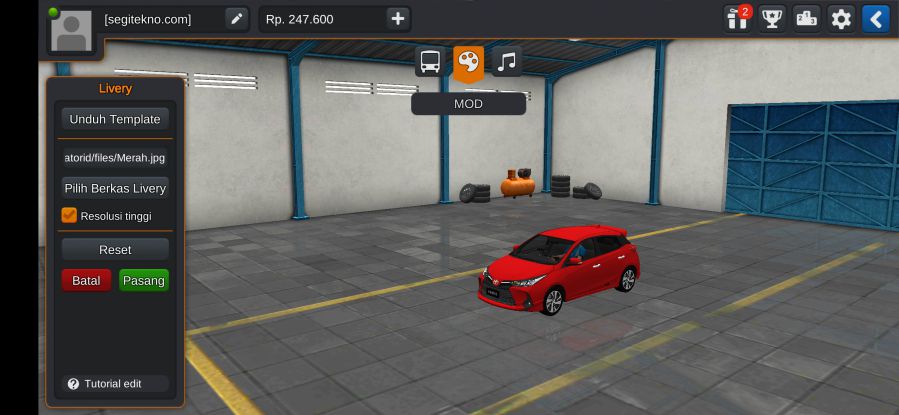Open the music note tab
899x415 pixels.
(x=507, y=62)
